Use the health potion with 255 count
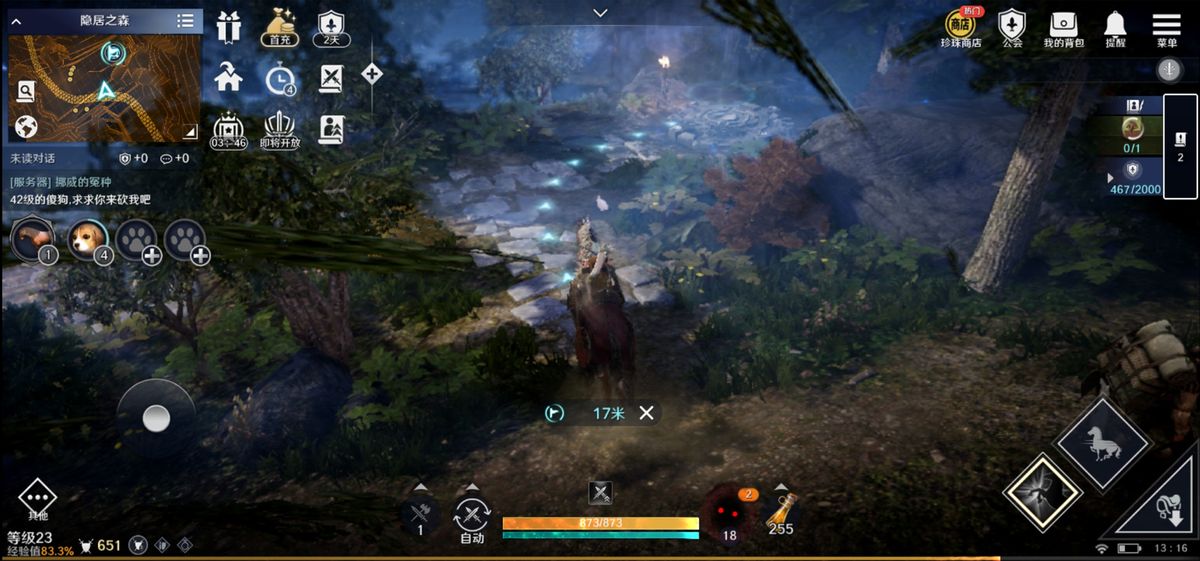Image resolution: width=1200 pixels, height=561 pixels. click(x=781, y=514)
